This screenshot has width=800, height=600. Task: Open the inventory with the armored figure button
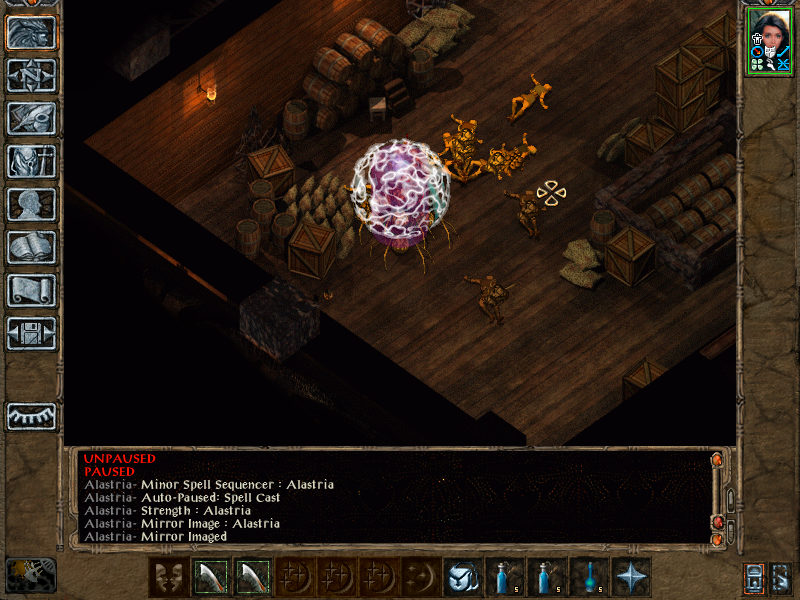(31, 161)
